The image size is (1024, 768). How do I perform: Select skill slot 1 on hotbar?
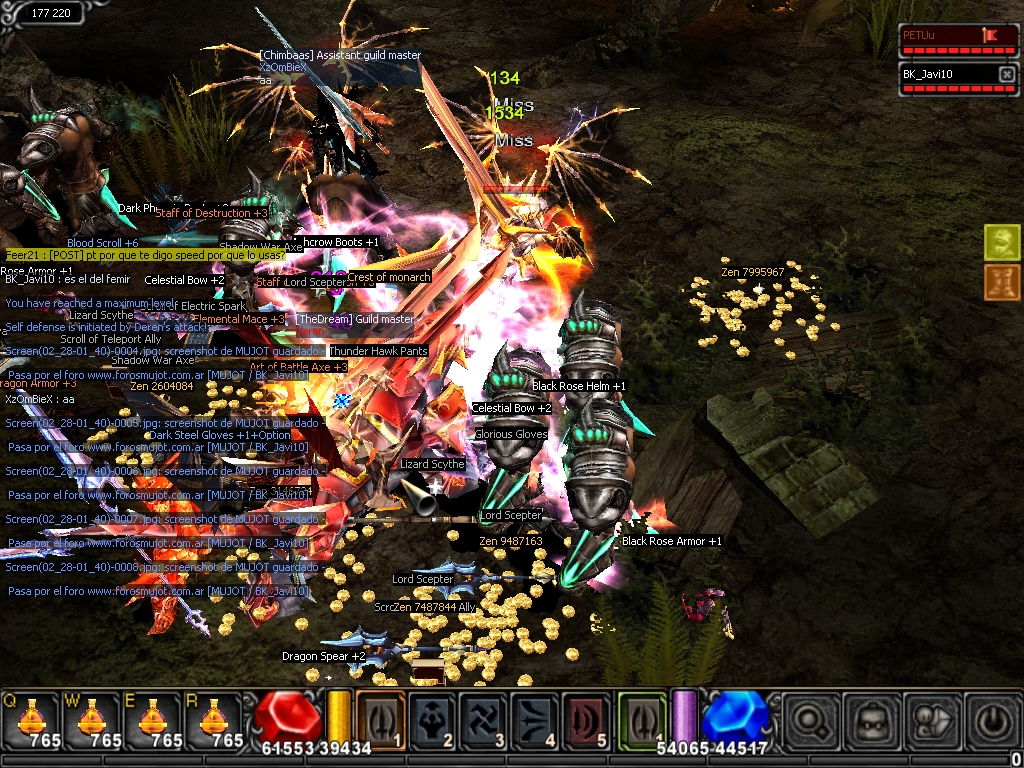[380, 720]
